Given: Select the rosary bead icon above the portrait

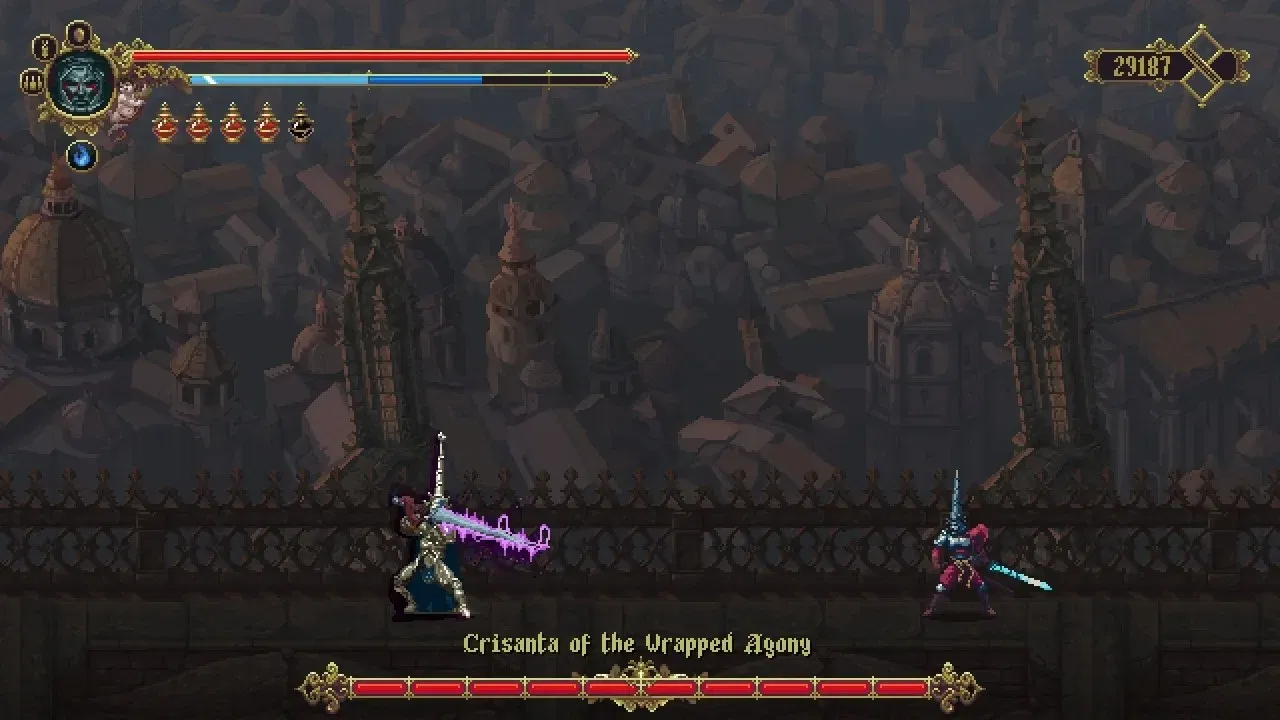Looking at the screenshot, I should (45, 48).
